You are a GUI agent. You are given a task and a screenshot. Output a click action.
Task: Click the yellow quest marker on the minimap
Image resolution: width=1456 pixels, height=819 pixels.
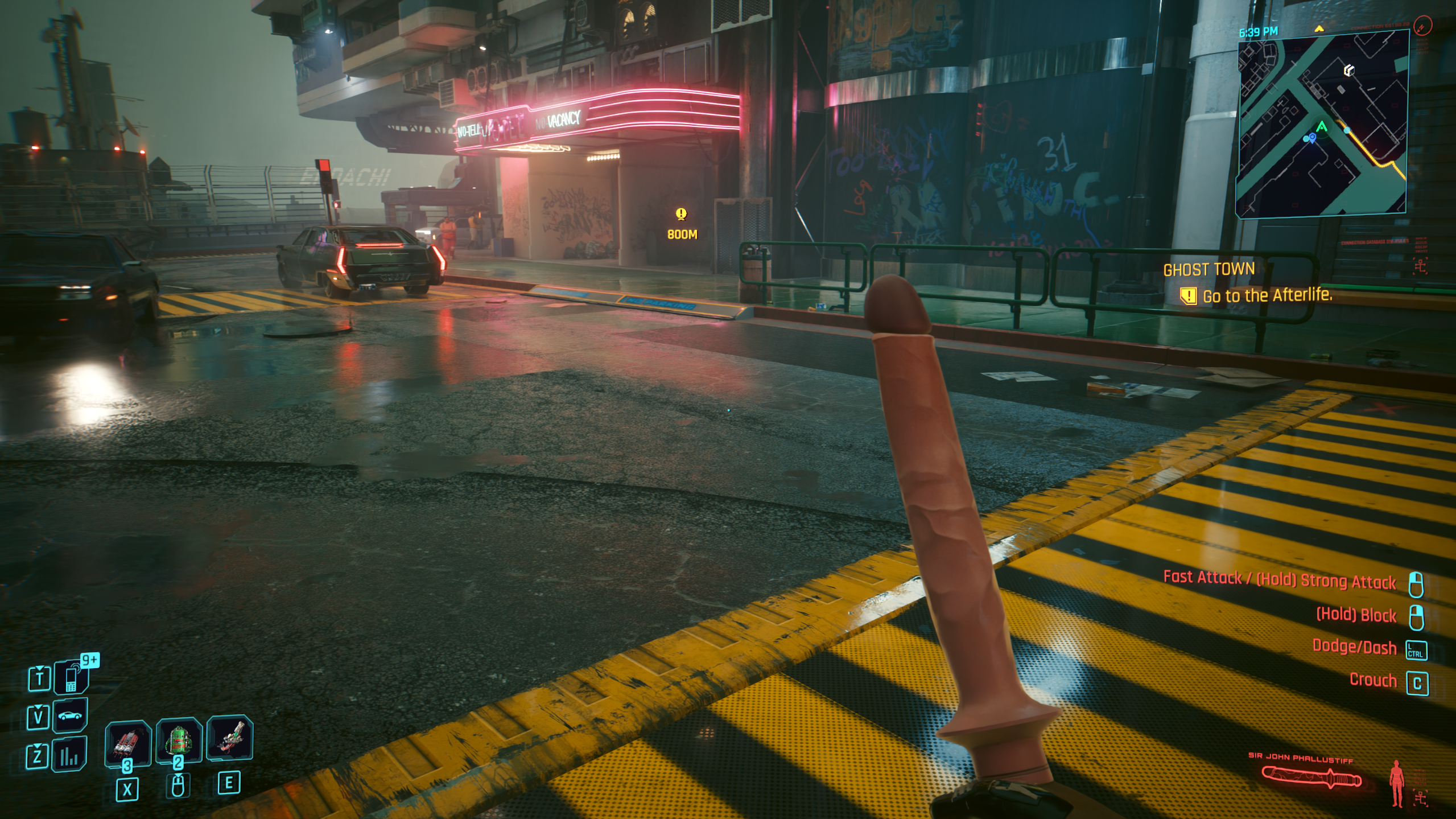pyautogui.click(x=1319, y=28)
